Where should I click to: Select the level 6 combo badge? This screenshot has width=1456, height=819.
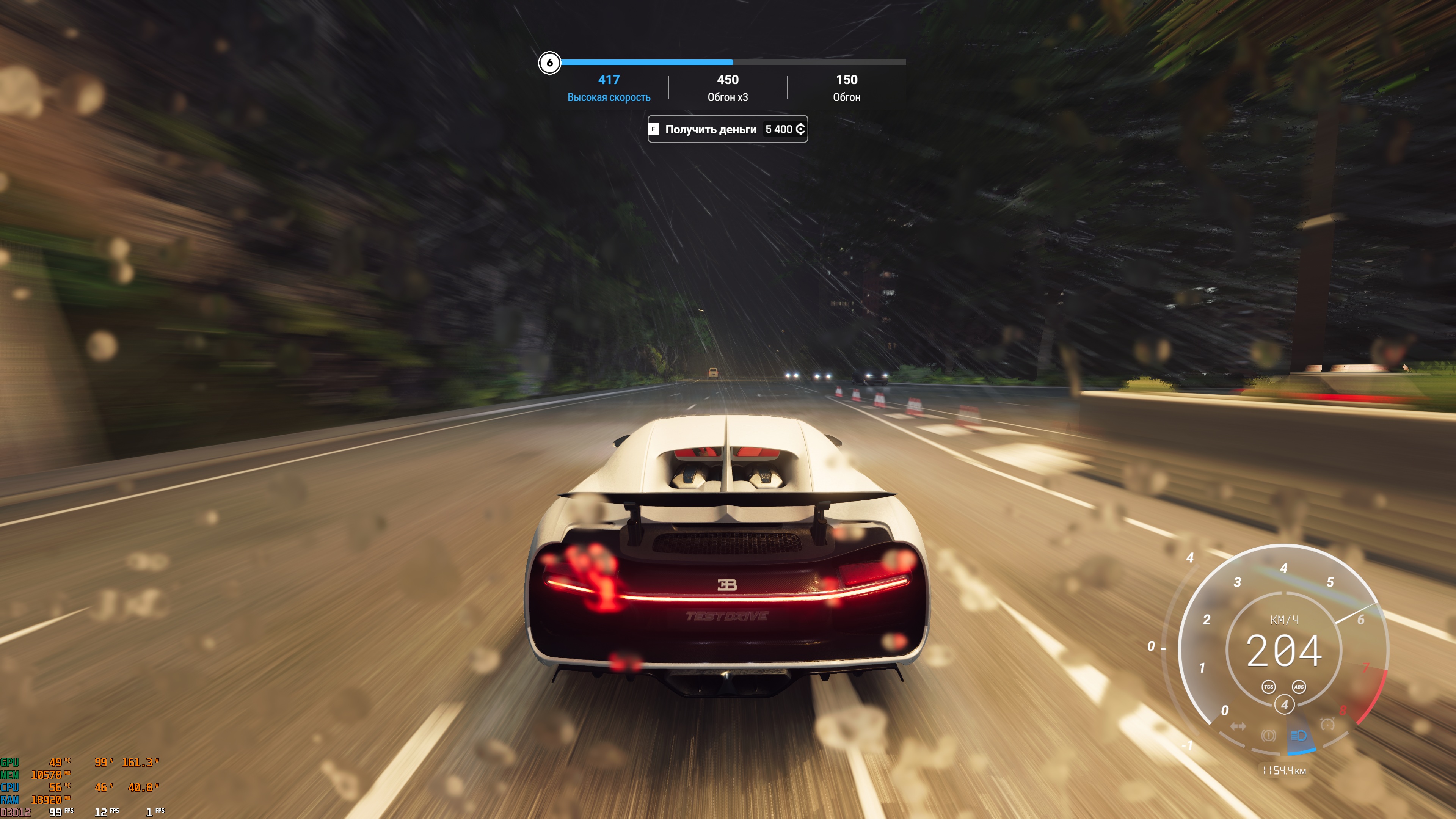pos(549,63)
